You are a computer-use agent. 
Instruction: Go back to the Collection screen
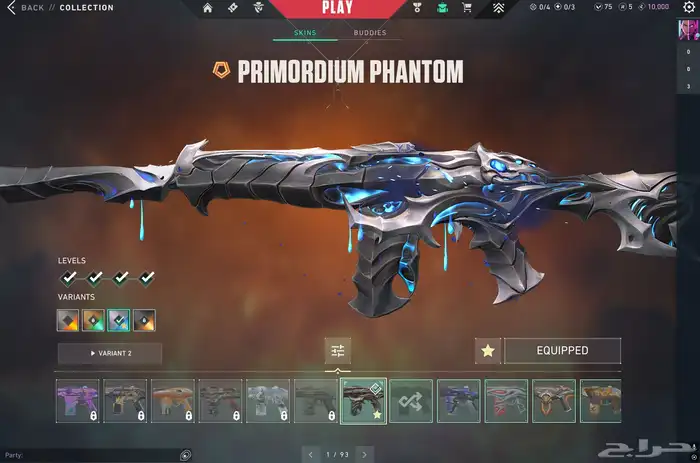28,8
